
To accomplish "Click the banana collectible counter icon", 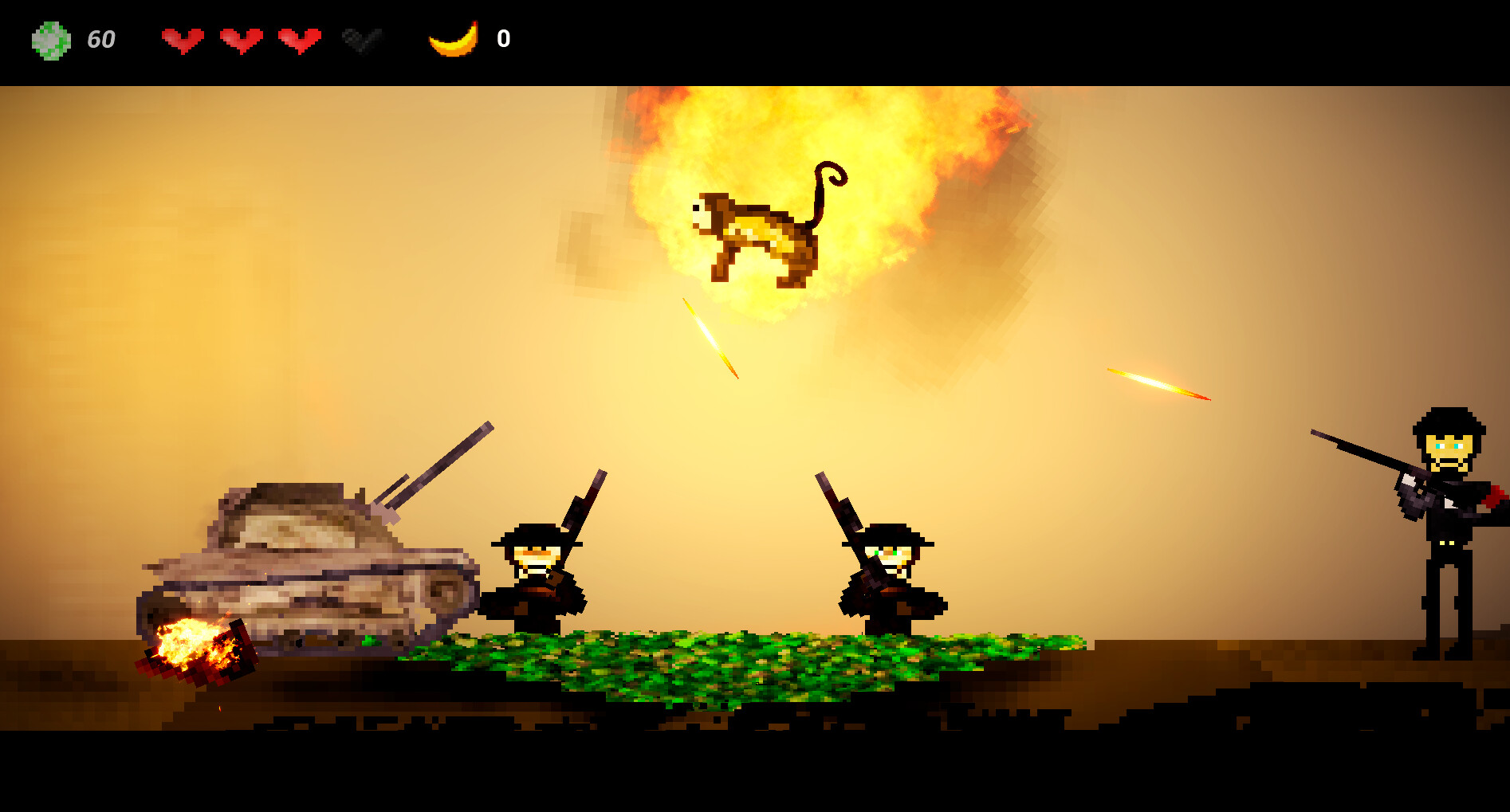I will pos(451,37).
